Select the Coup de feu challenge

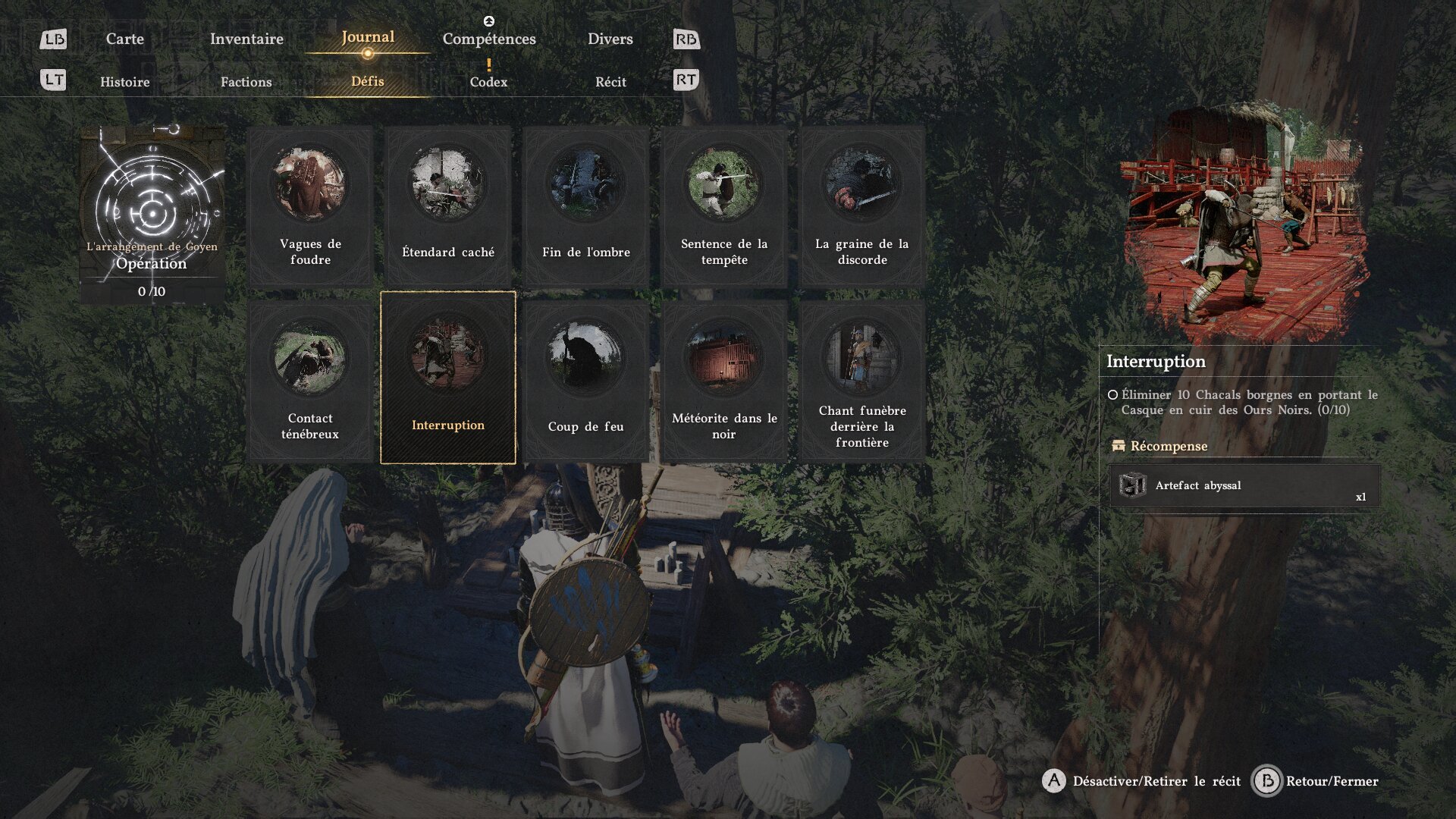[x=585, y=381]
